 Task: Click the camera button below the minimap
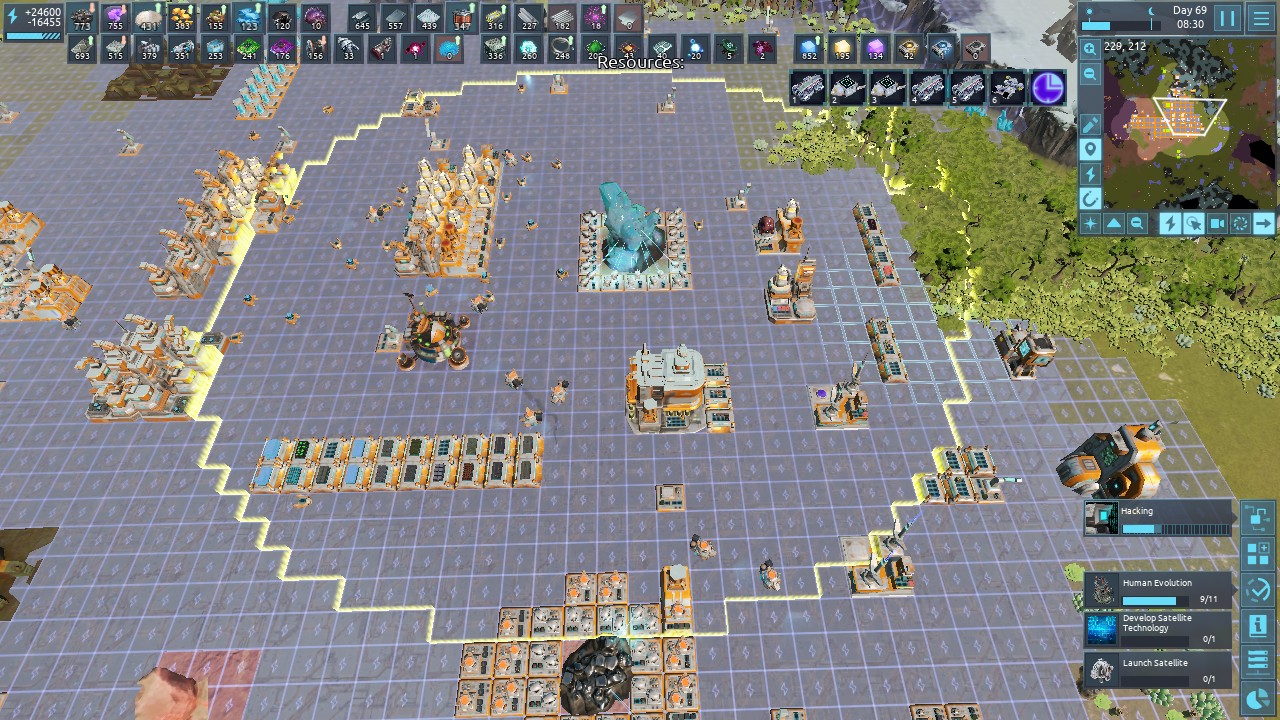point(1217,224)
